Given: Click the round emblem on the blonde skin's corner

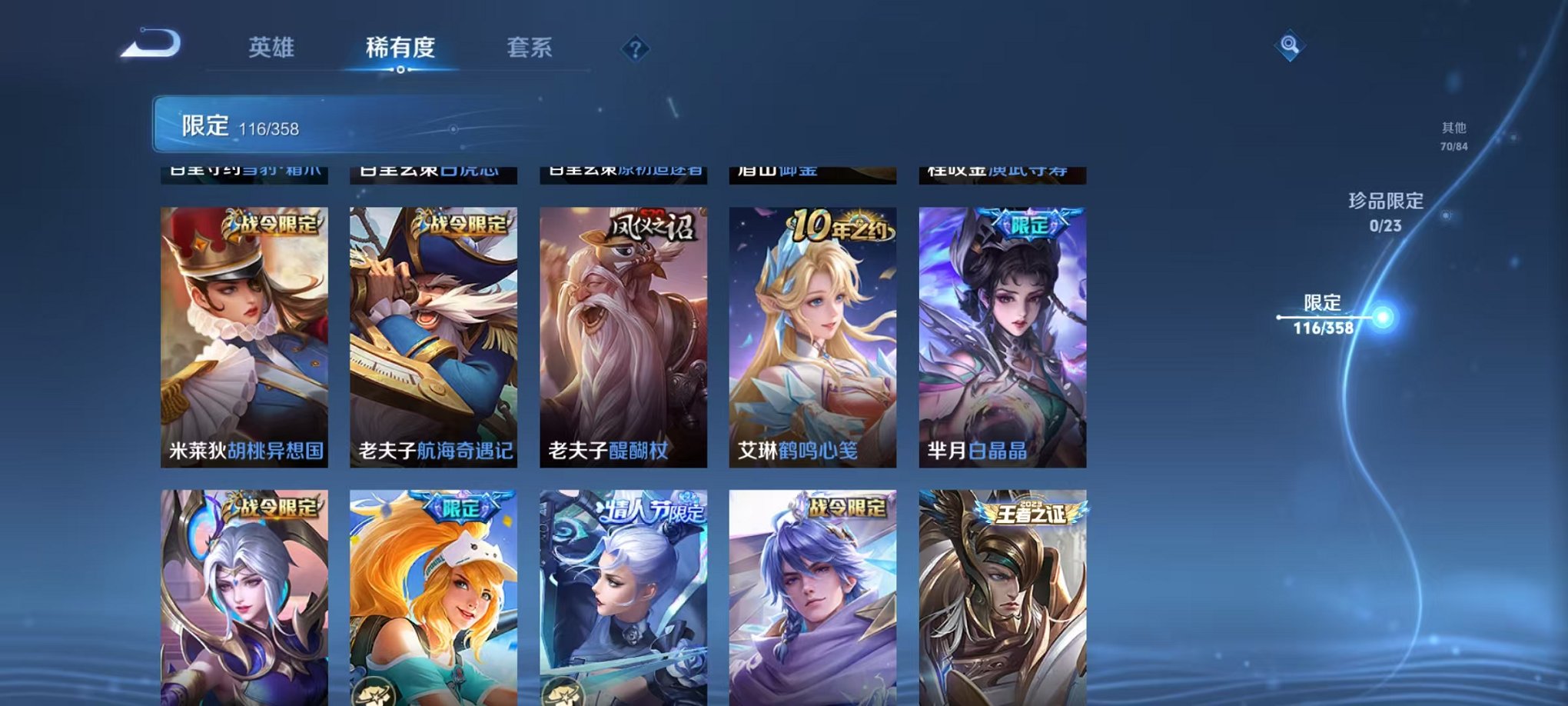Looking at the screenshot, I should coord(372,692).
